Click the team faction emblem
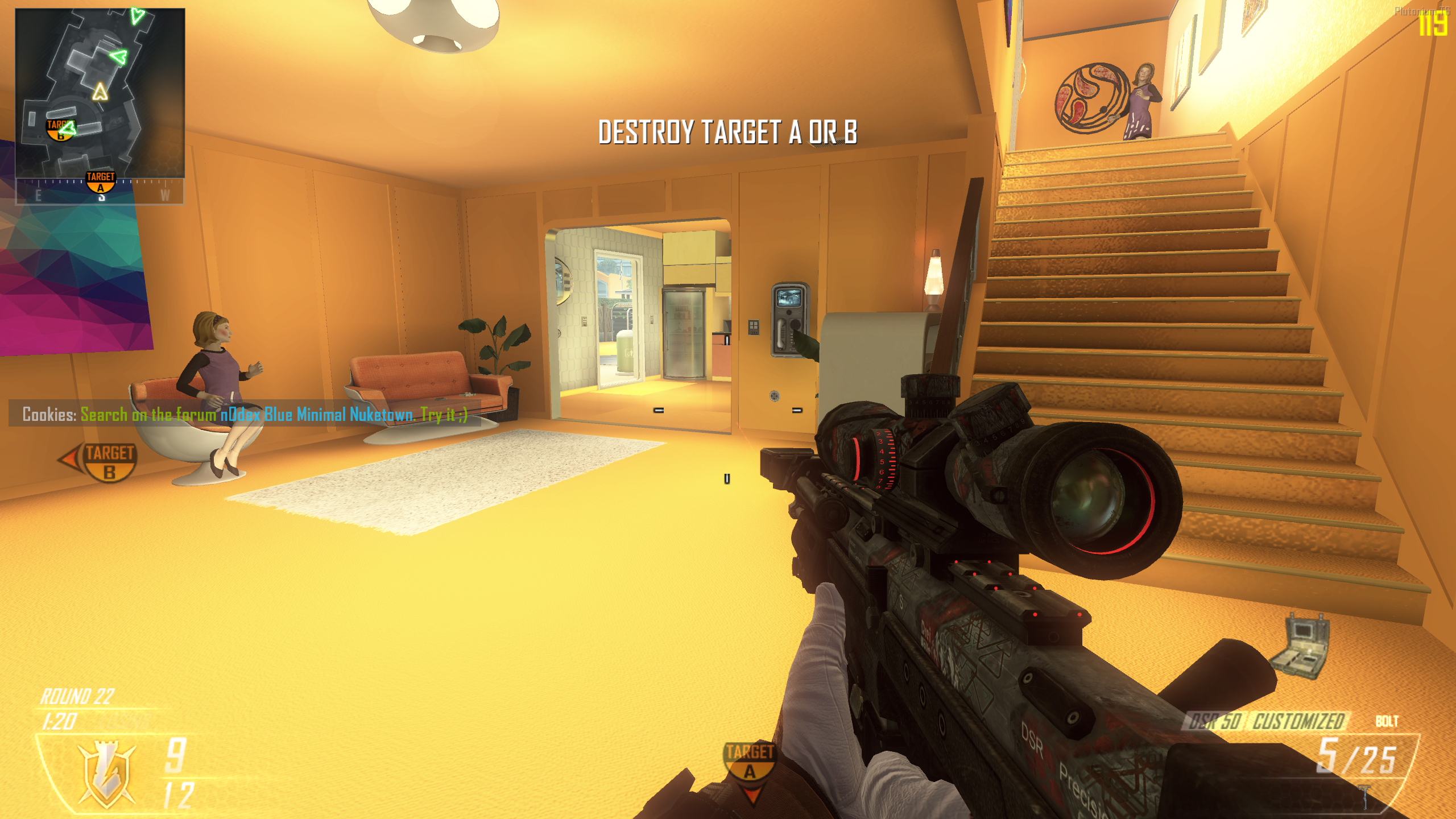Viewport: 1456px width, 819px height. (106, 773)
